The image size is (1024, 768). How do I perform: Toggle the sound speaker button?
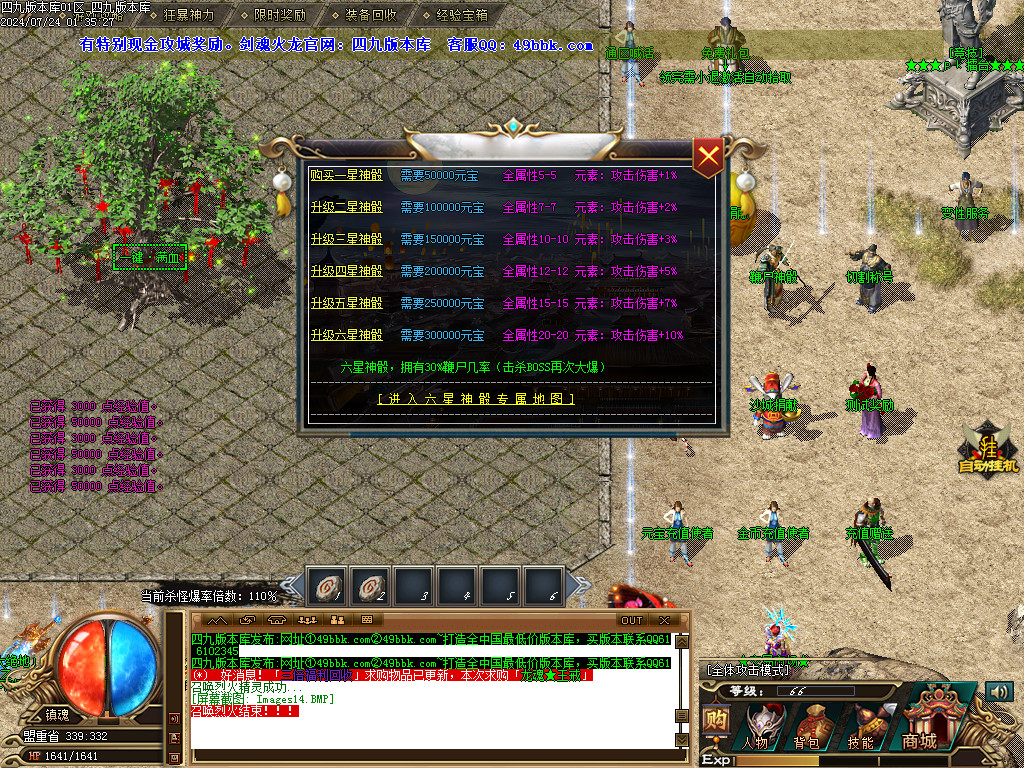(x=998, y=691)
